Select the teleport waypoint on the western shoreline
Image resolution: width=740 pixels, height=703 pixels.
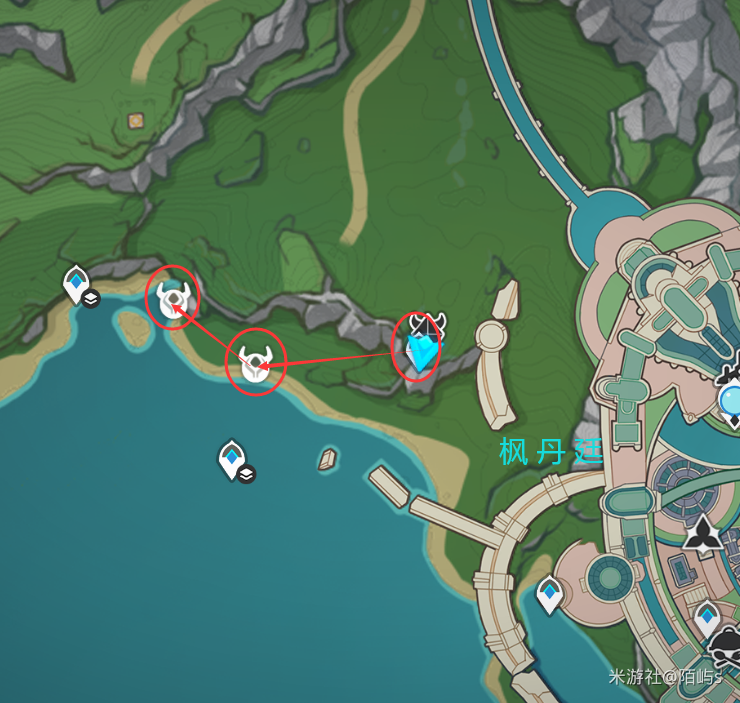tap(76, 283)
